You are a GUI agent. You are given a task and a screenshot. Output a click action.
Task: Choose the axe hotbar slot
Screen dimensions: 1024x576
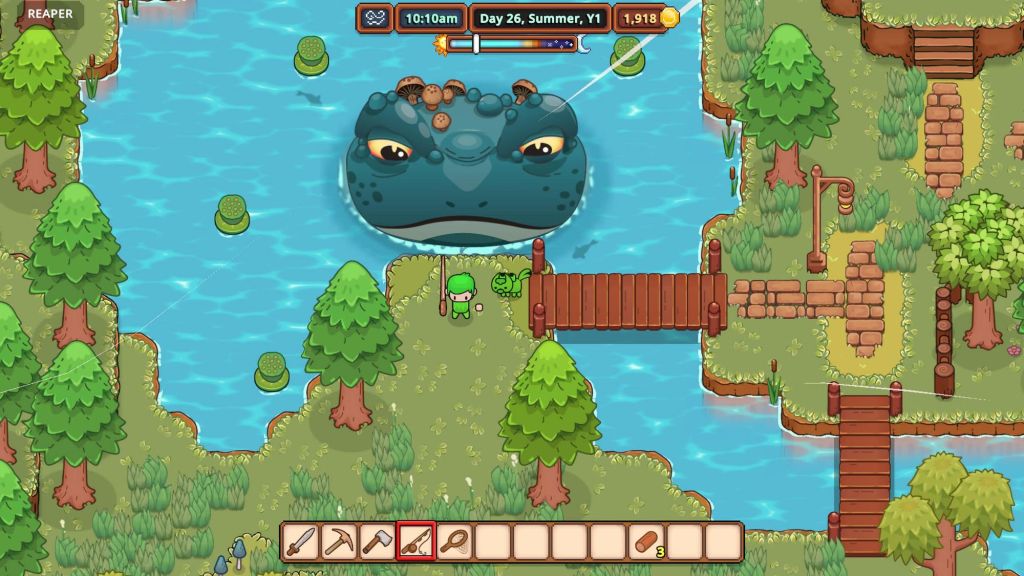click(x=377, y=542)
